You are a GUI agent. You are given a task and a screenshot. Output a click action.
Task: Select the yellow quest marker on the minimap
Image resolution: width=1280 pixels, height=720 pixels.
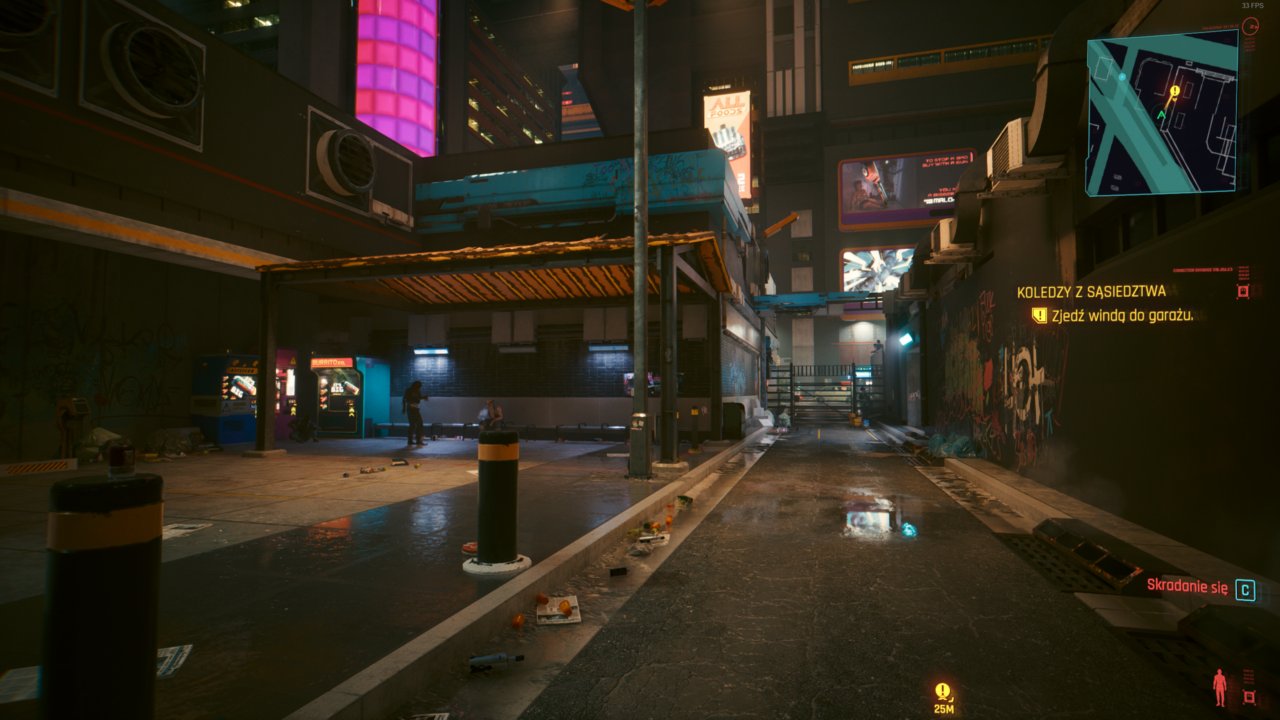coord(1175,92)
